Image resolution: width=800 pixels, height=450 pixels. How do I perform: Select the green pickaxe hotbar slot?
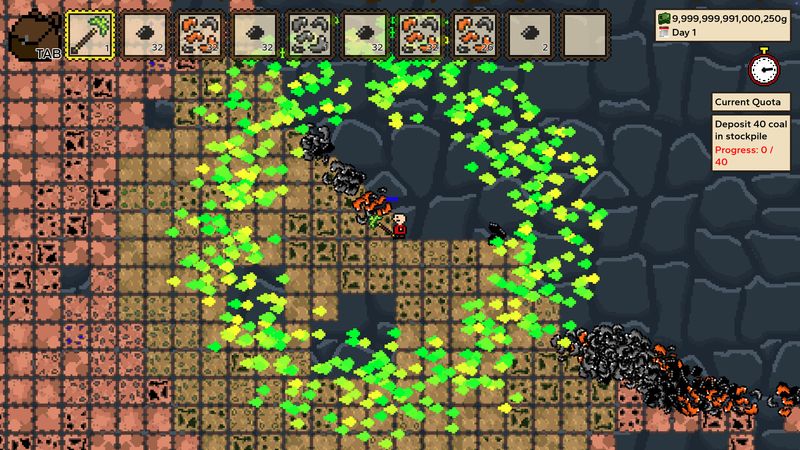pos(90,34)
